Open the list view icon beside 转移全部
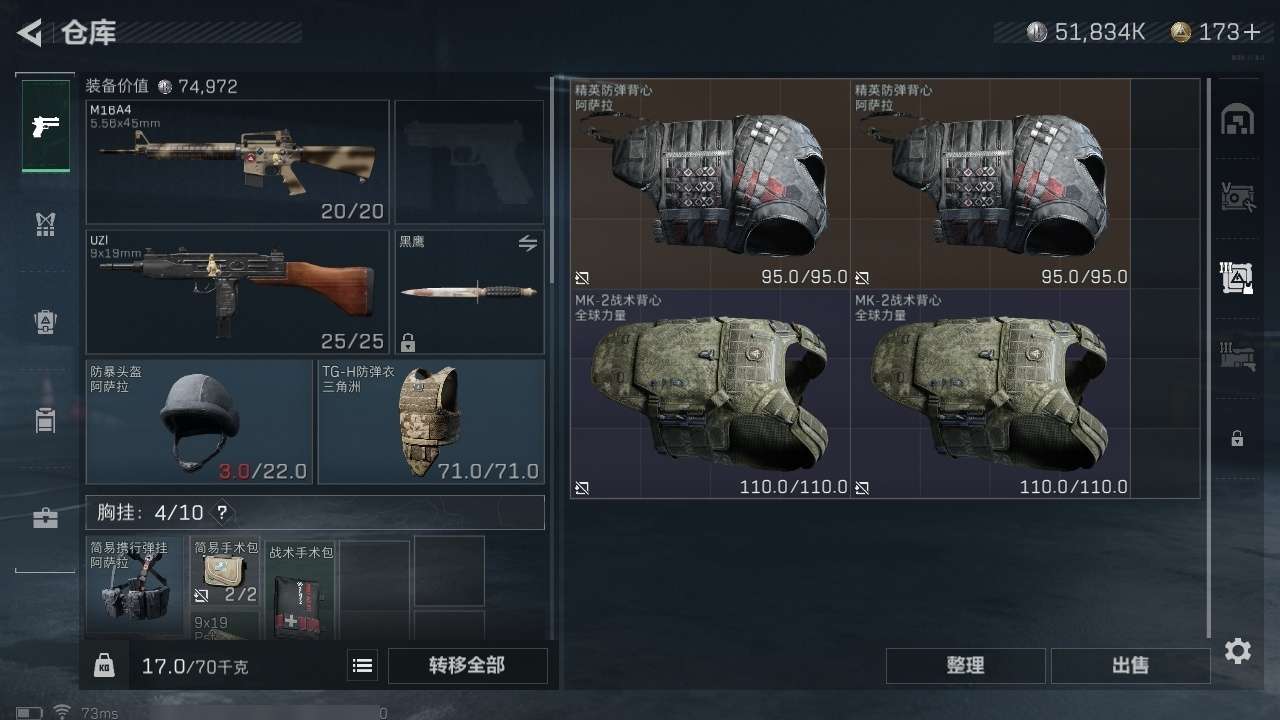 point(363,666)
